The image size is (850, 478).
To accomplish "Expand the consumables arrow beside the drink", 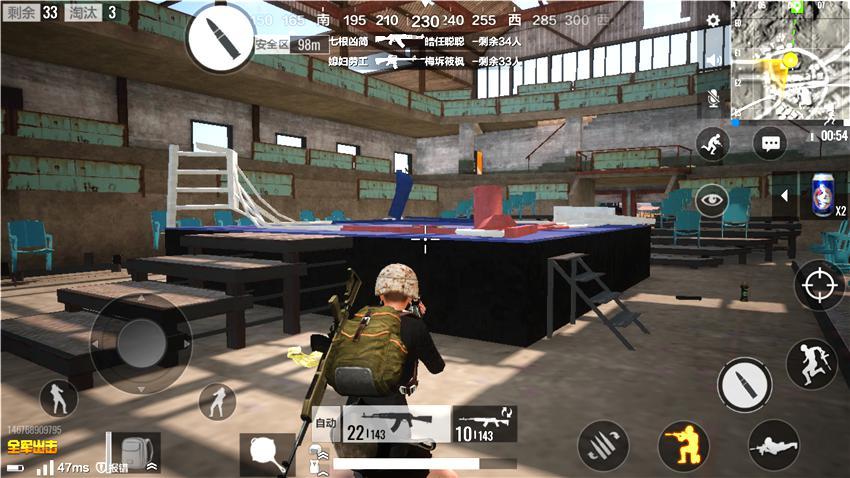I will tap(783, 196).
